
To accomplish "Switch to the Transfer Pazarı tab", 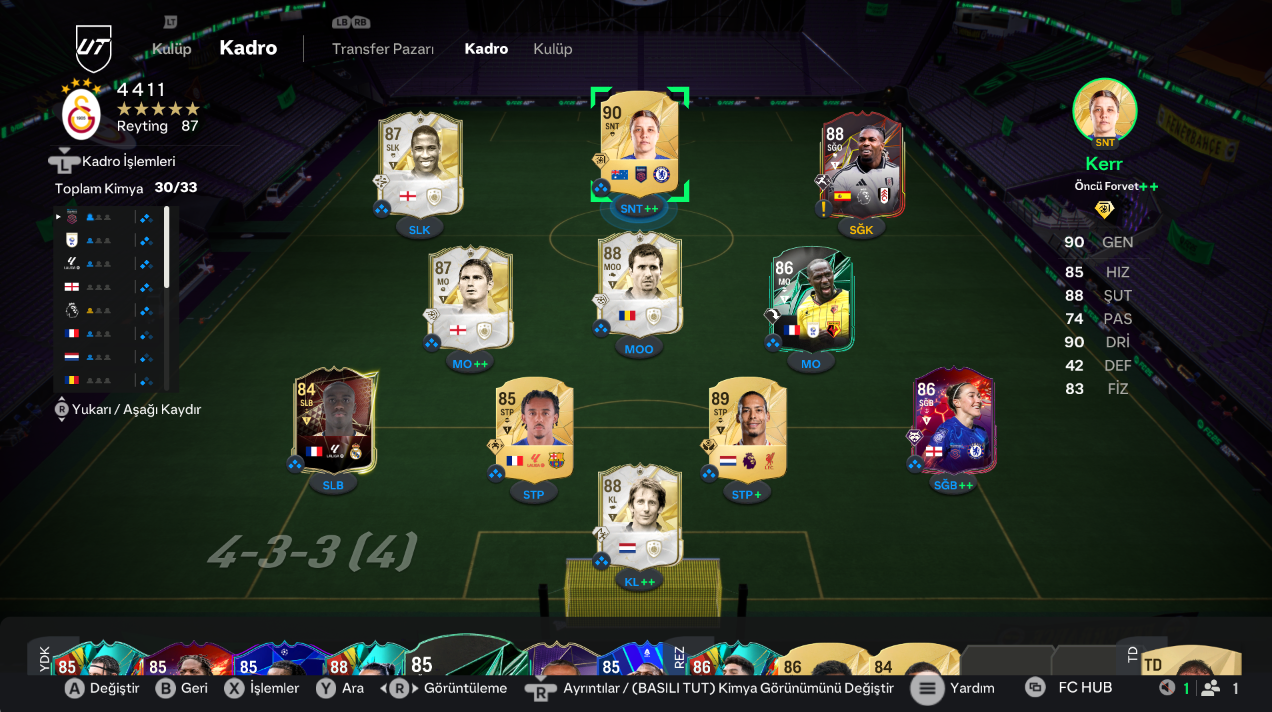I will [x=383, y=49].
